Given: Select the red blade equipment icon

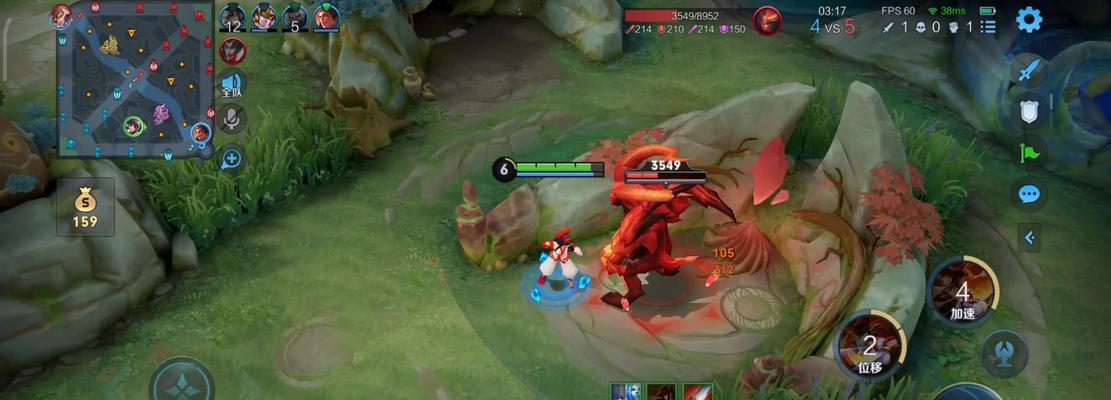Looking at the screenshot, I should click(x=698, y=392).
